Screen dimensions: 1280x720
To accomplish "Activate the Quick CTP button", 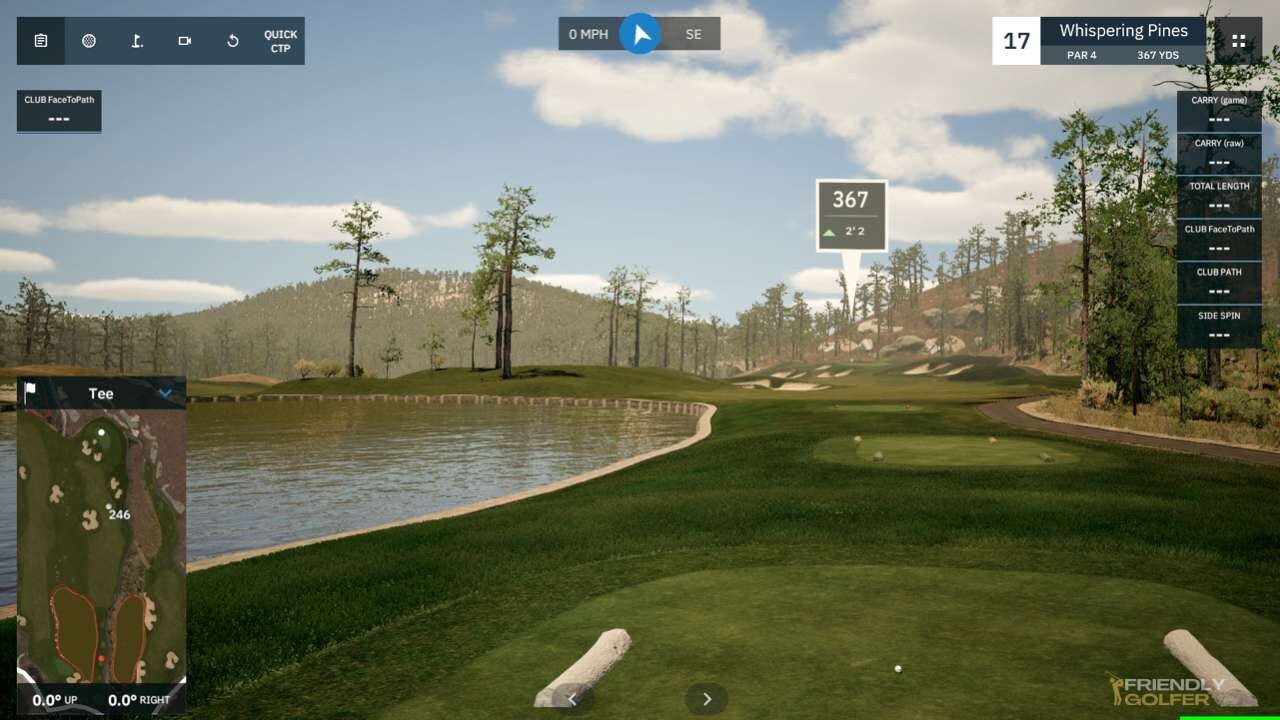I will [281, 41].
